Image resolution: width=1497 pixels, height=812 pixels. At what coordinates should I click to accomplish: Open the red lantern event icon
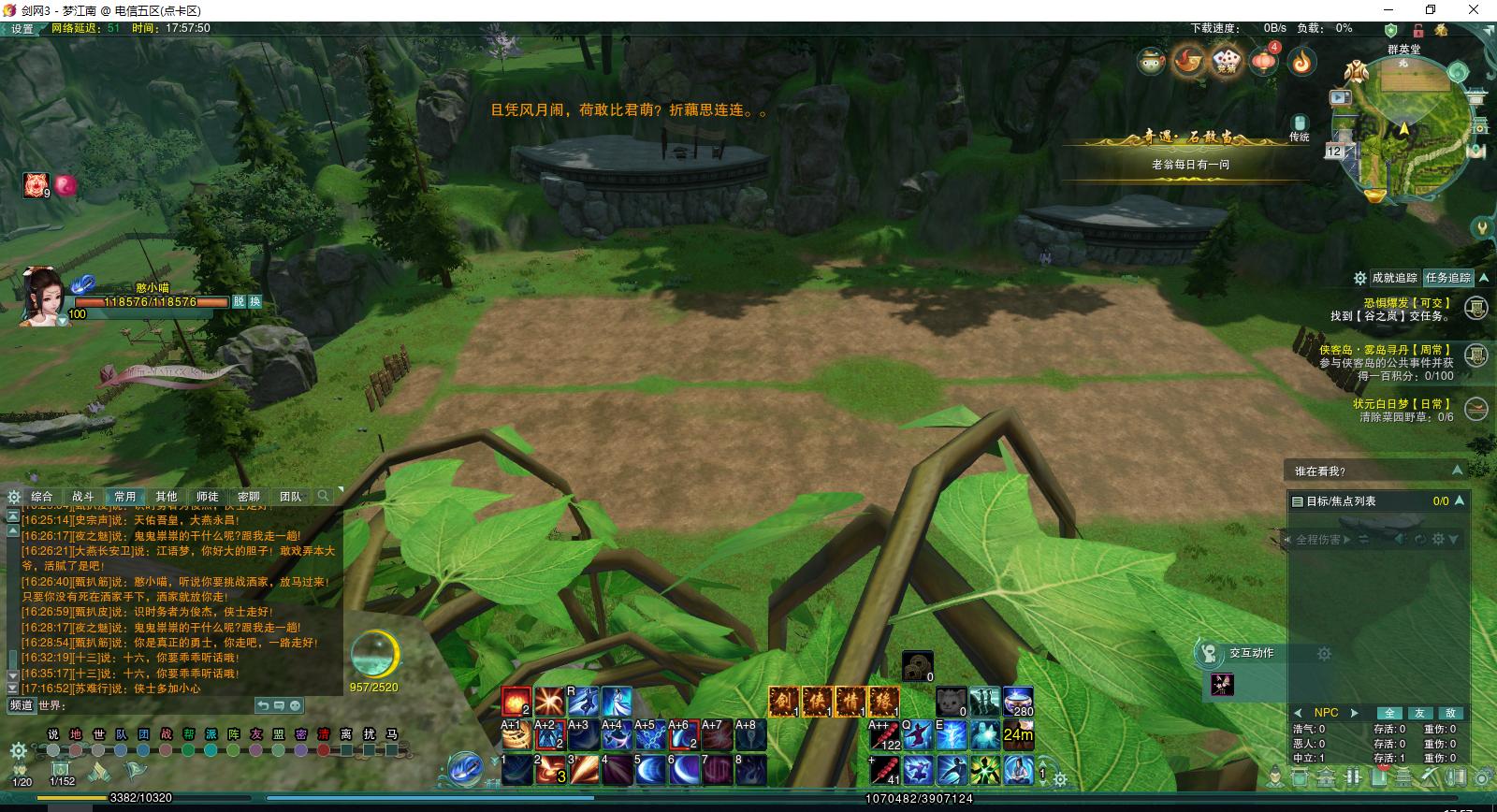(x=1264, y=62)
